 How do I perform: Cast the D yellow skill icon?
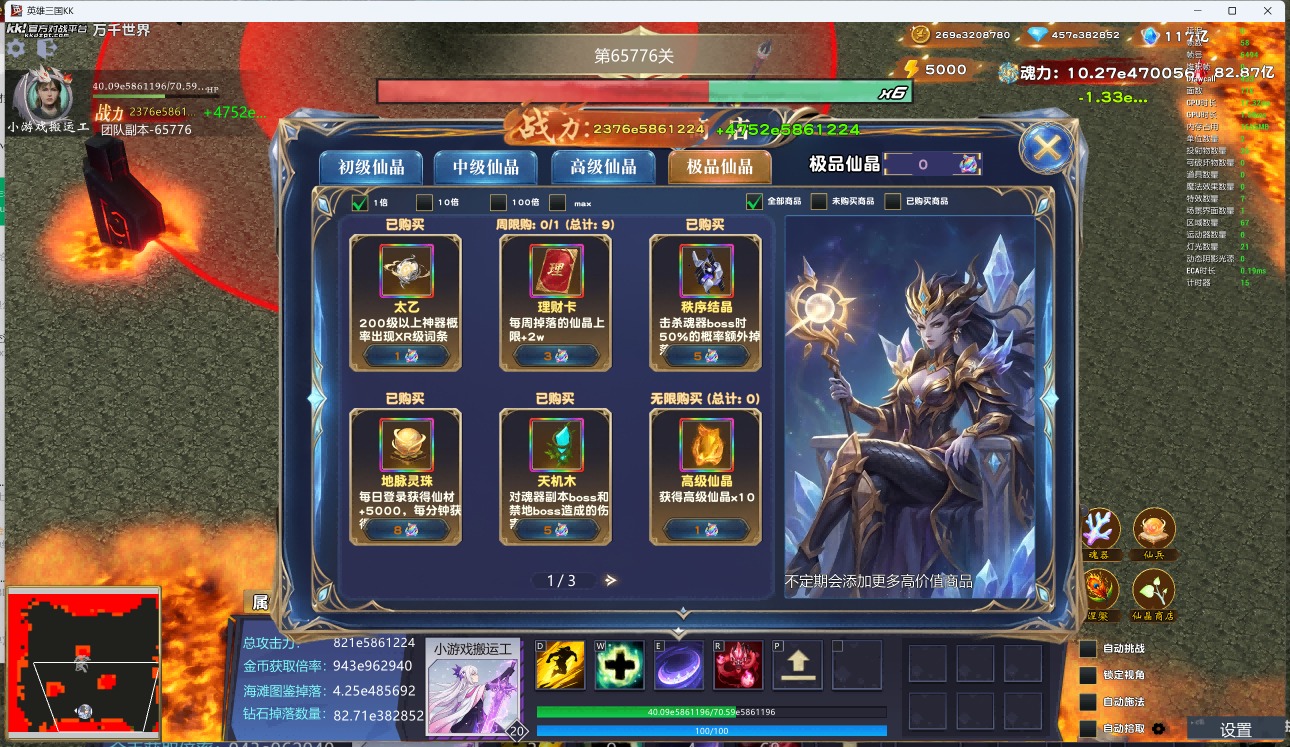[x=560, y=664]
